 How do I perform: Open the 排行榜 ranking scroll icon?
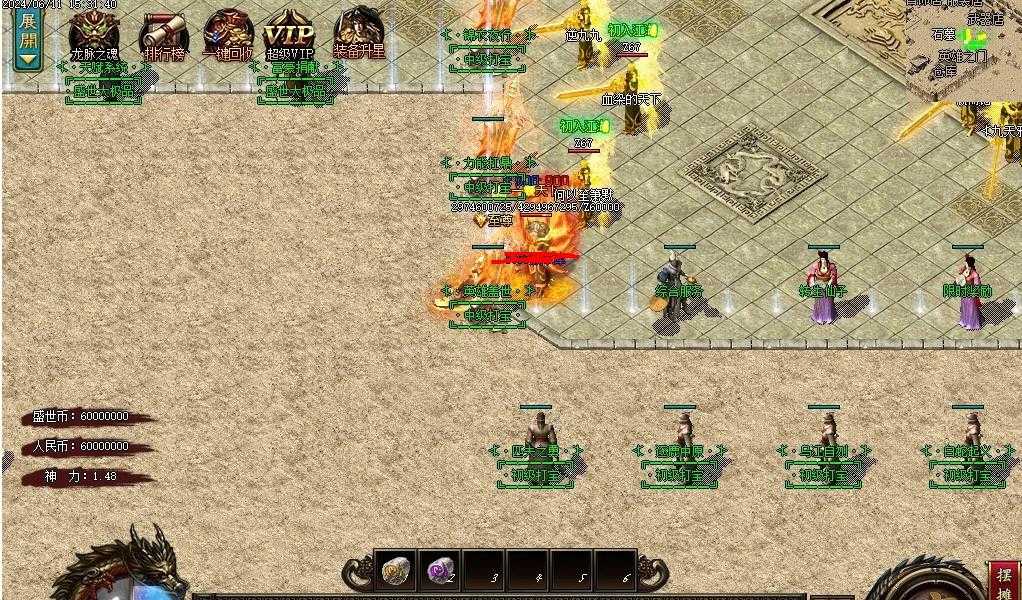pos(163,36)
